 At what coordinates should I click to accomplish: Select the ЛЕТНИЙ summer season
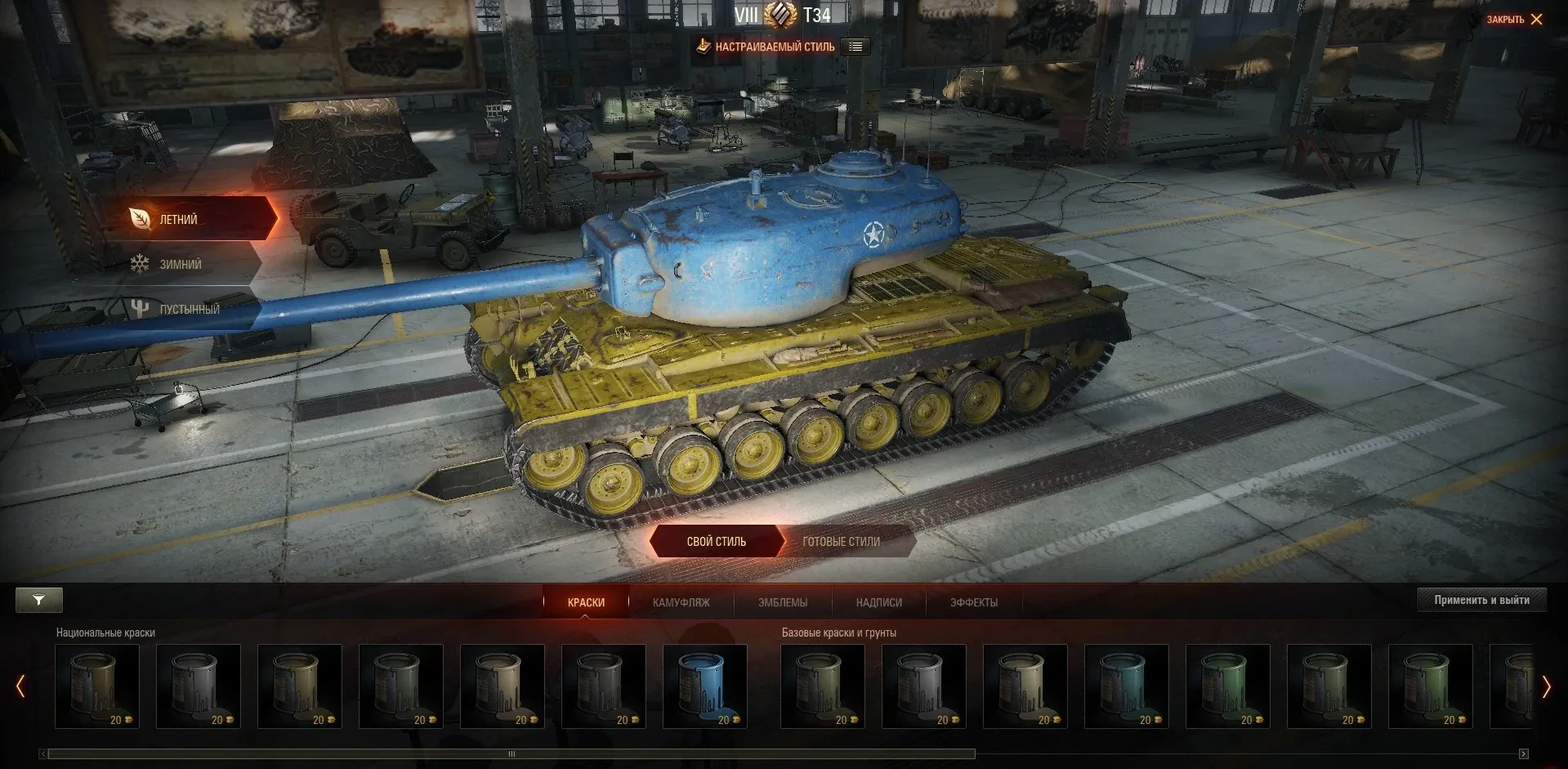(x=192, y=219)
